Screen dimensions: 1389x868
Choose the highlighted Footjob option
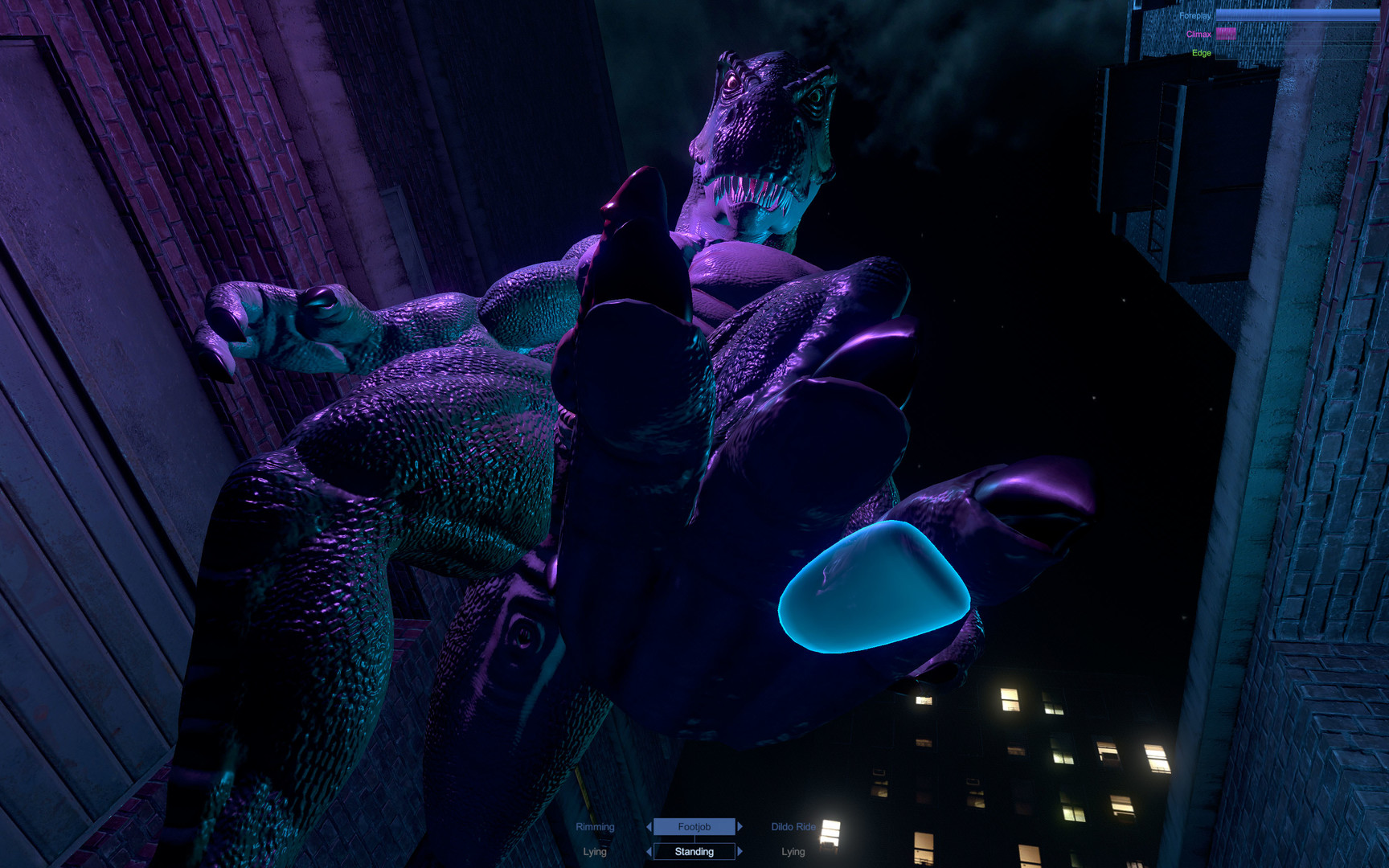point(694,826)
